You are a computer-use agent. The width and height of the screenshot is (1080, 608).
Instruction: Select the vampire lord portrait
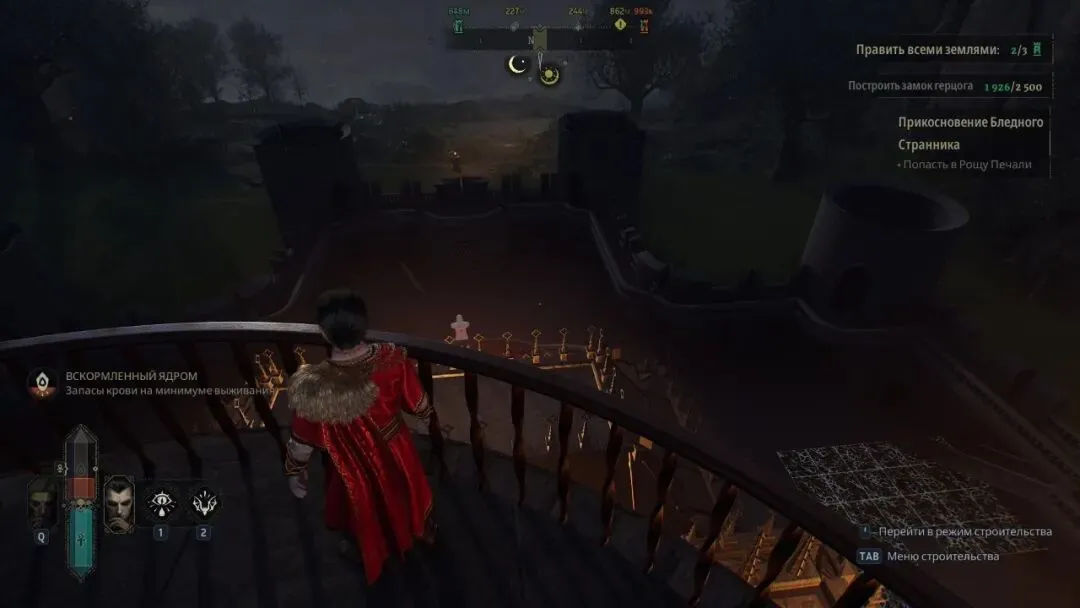[119, 503]
